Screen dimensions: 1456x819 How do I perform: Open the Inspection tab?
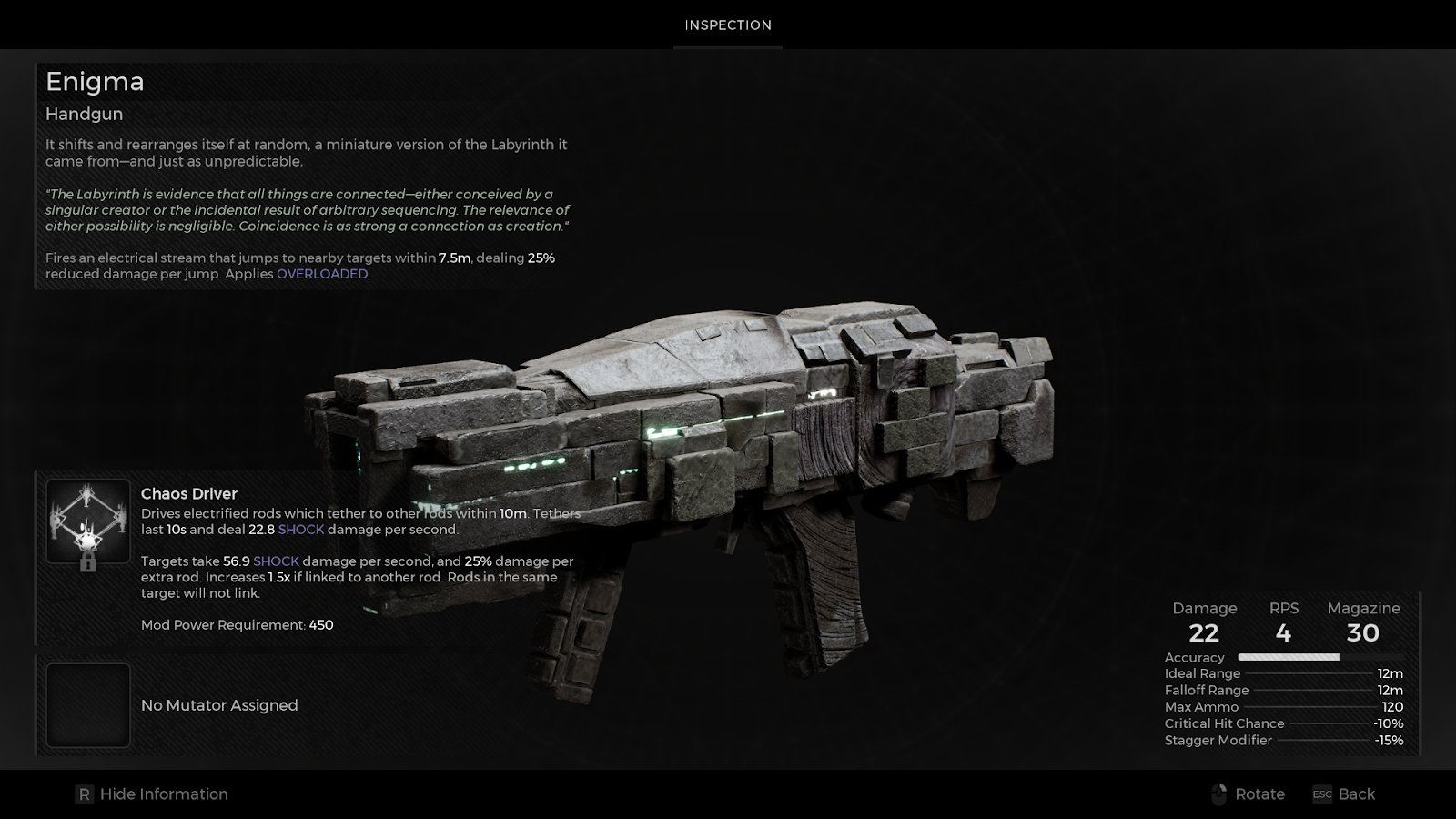click(x=728, y=25)
